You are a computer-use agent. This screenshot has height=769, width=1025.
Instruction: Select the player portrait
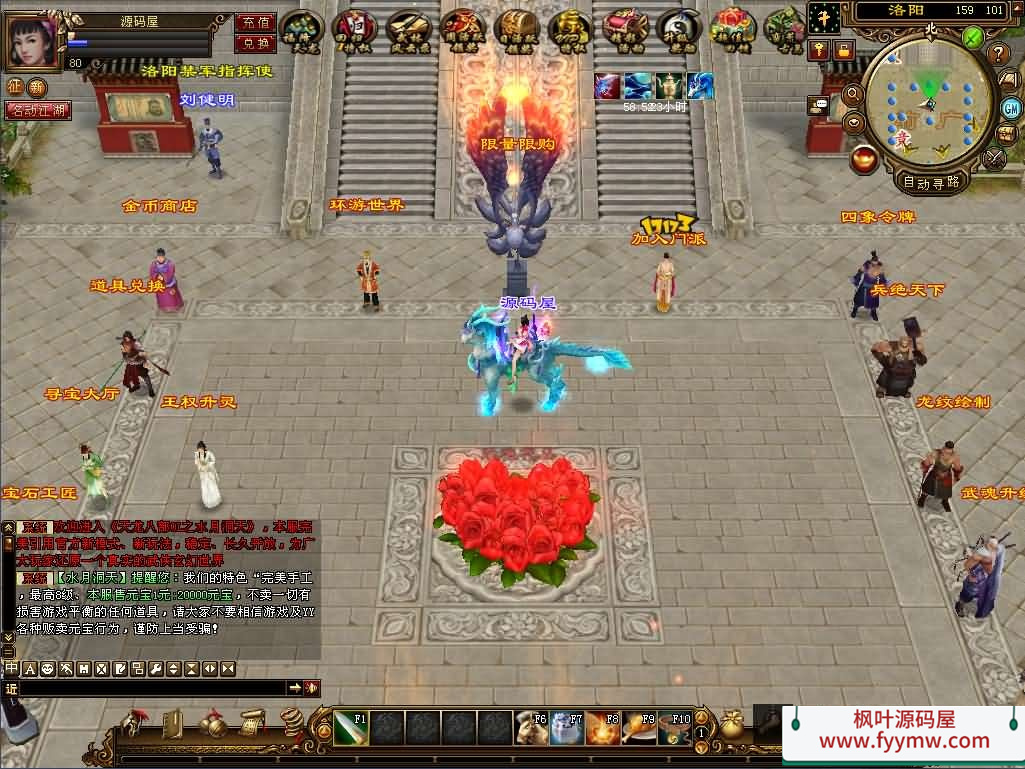[33, 40]
